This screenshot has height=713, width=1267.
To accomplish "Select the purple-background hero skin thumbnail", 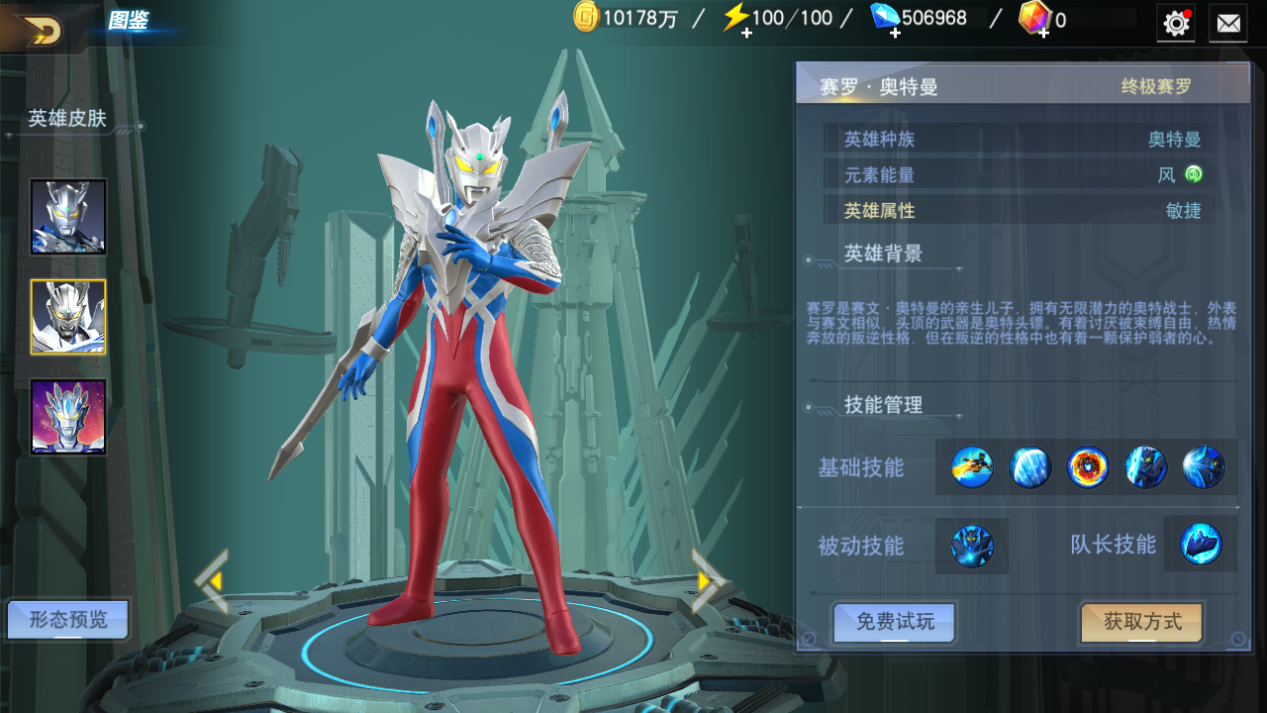I will point(68,417).
